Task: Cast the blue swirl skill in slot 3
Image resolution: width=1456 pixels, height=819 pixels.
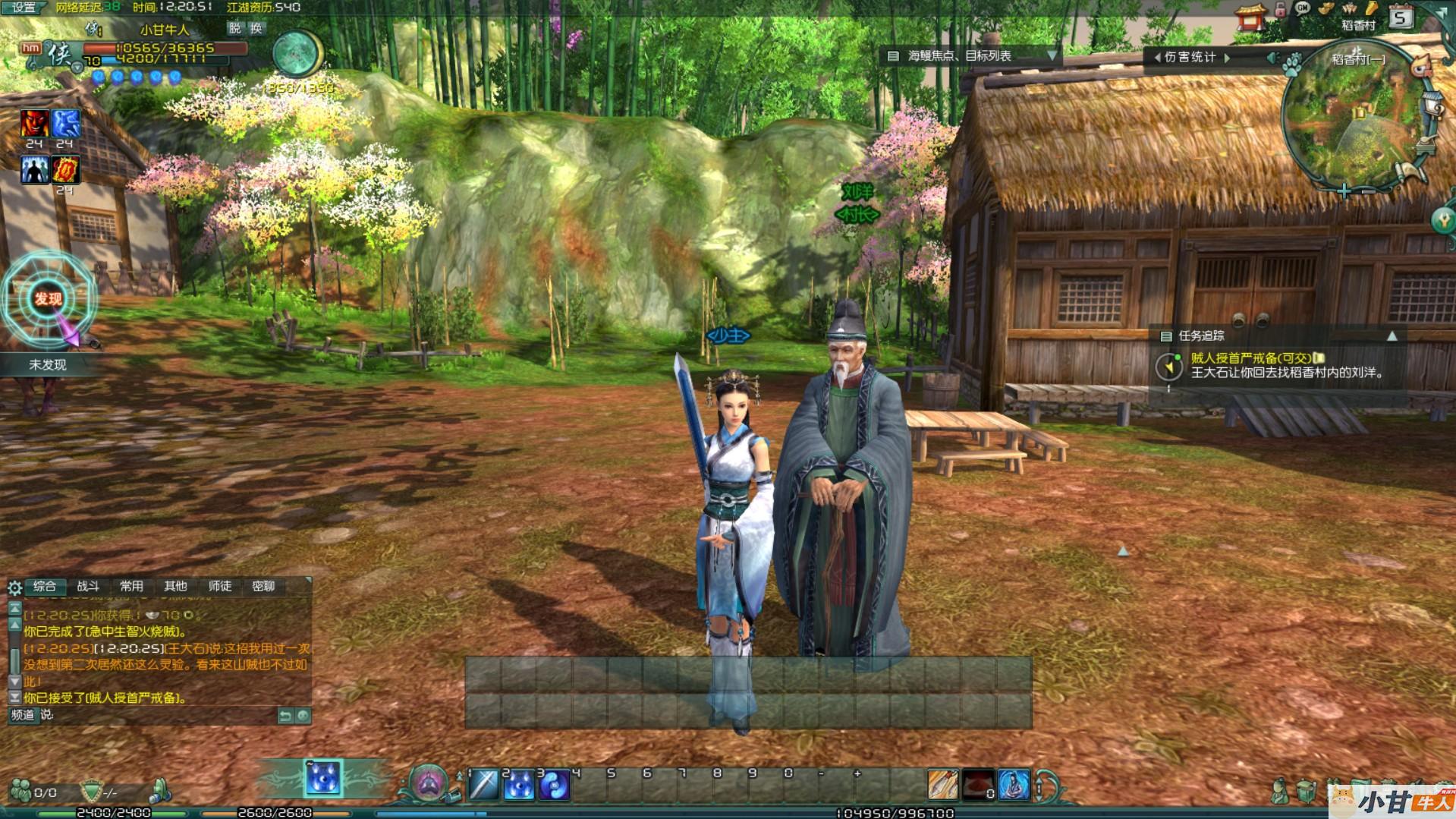Action: 554,786
